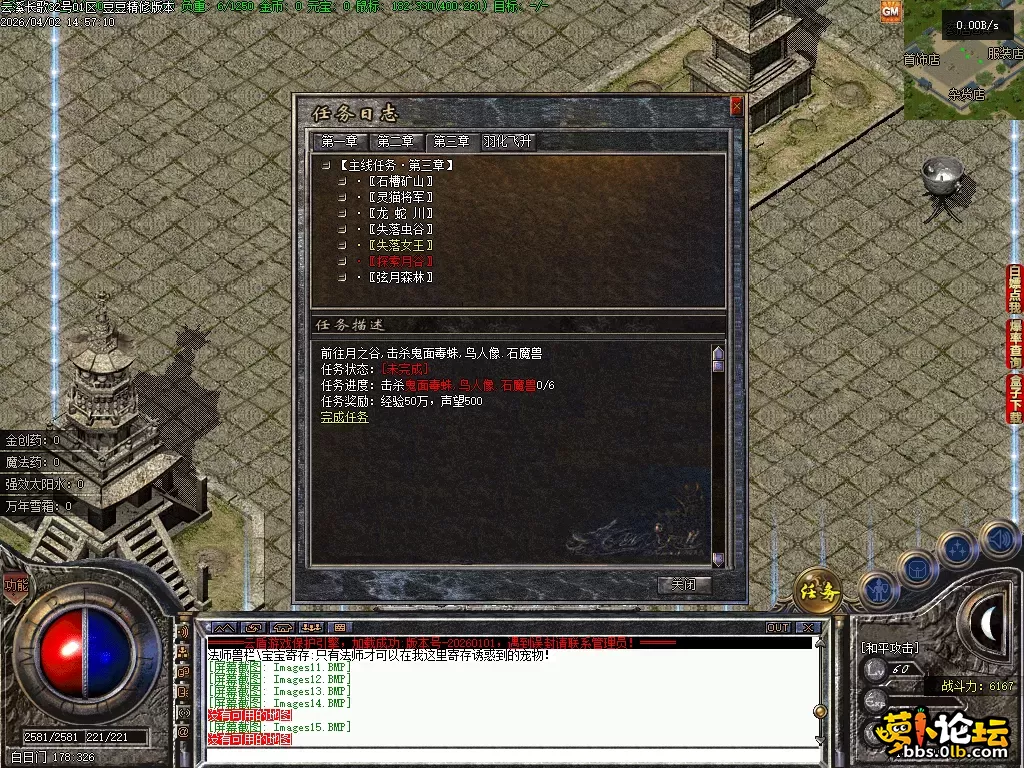Switch to the 第二章 chapter tab
Viewport: 1024px width, 768px height.
pyautogui.click(x=396, y=142)
